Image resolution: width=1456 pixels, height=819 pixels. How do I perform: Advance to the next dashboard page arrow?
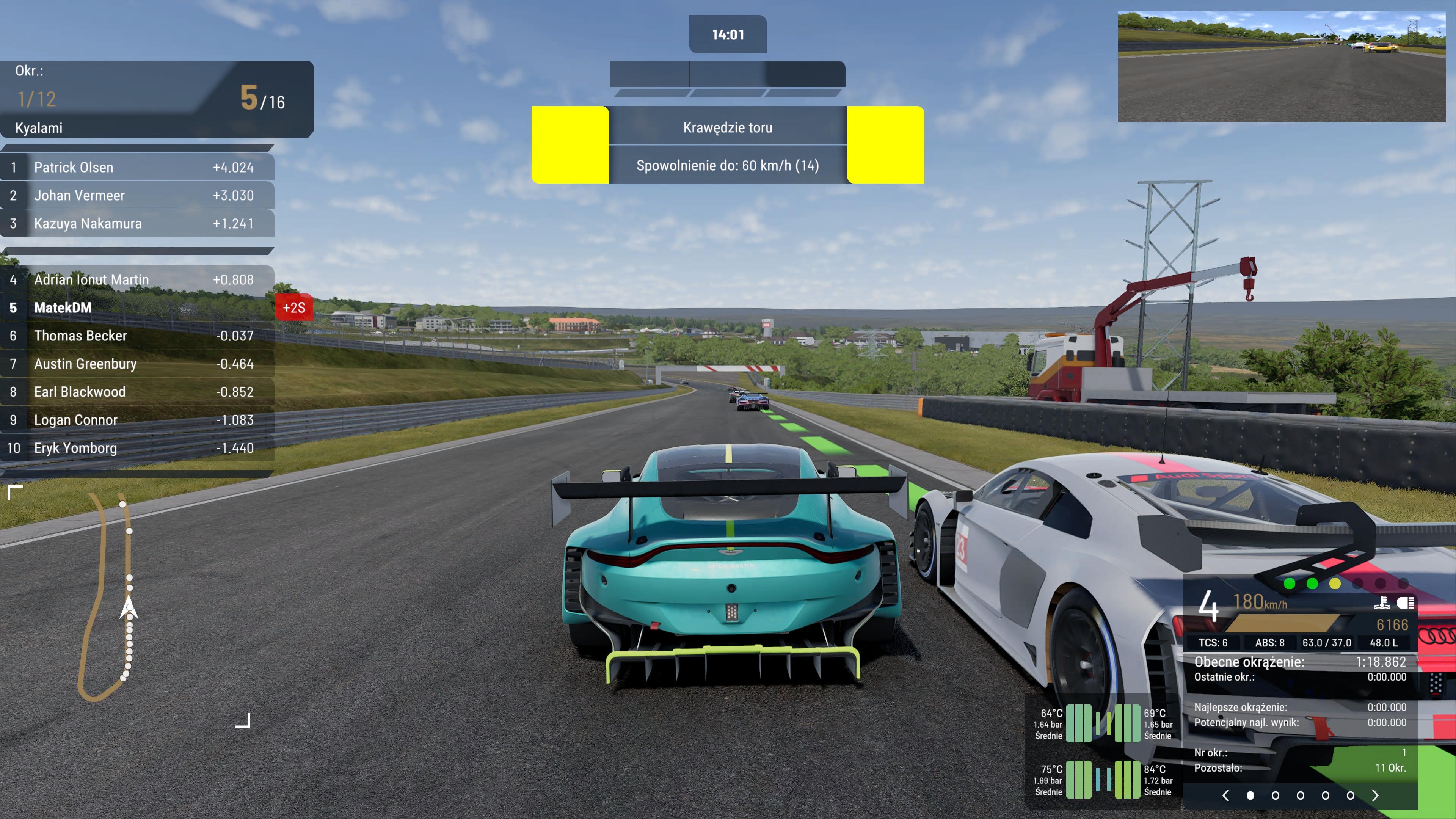pyautogui.click(x=1375, y=795)
